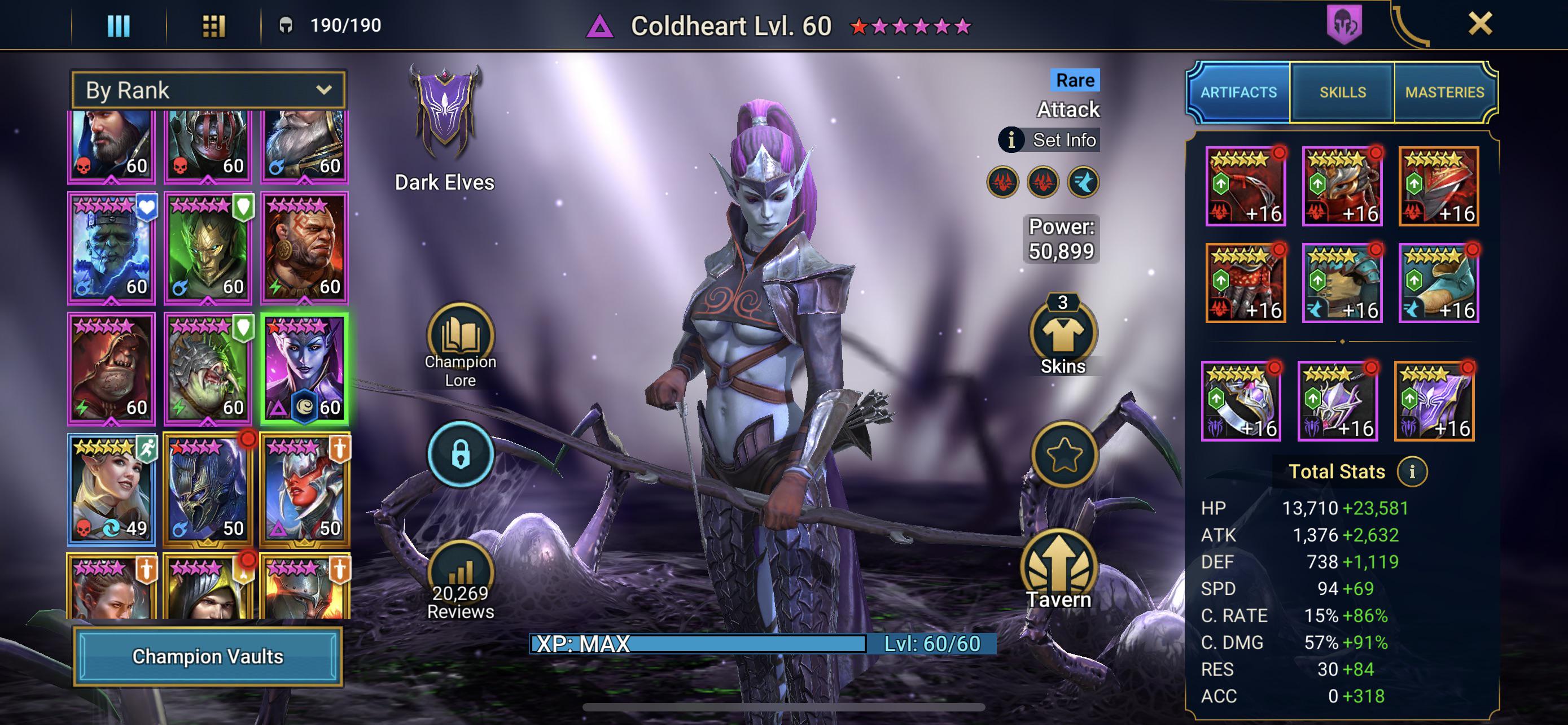Go to the Tavern upgrade
1568x725 pixels.
tap(1058, 570)
